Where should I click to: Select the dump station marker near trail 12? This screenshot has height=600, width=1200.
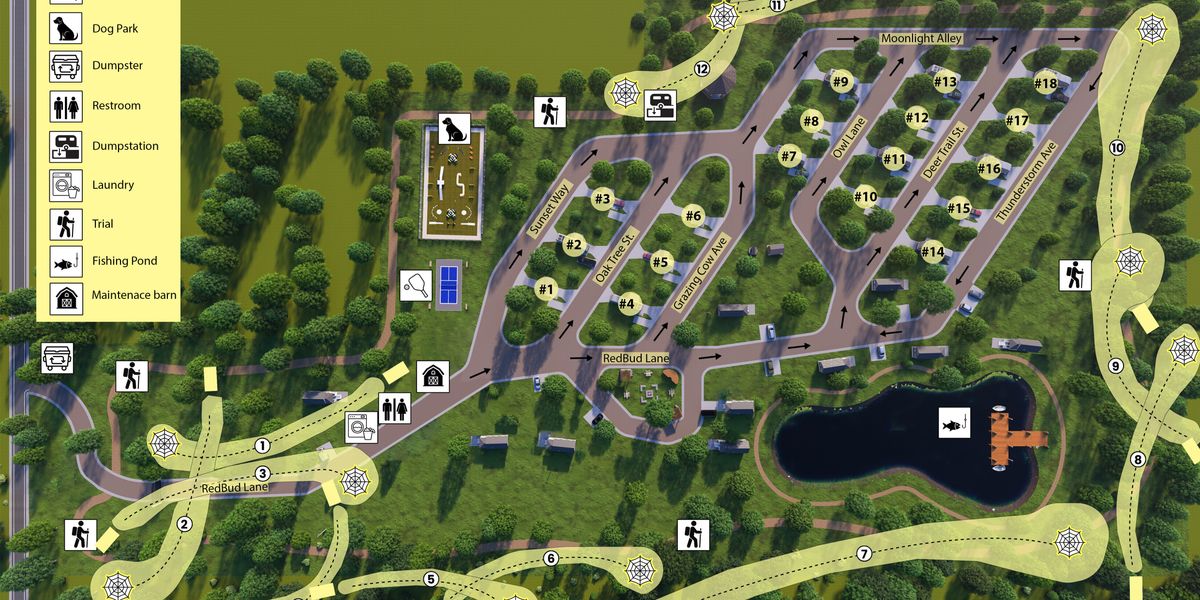[661, 104]
